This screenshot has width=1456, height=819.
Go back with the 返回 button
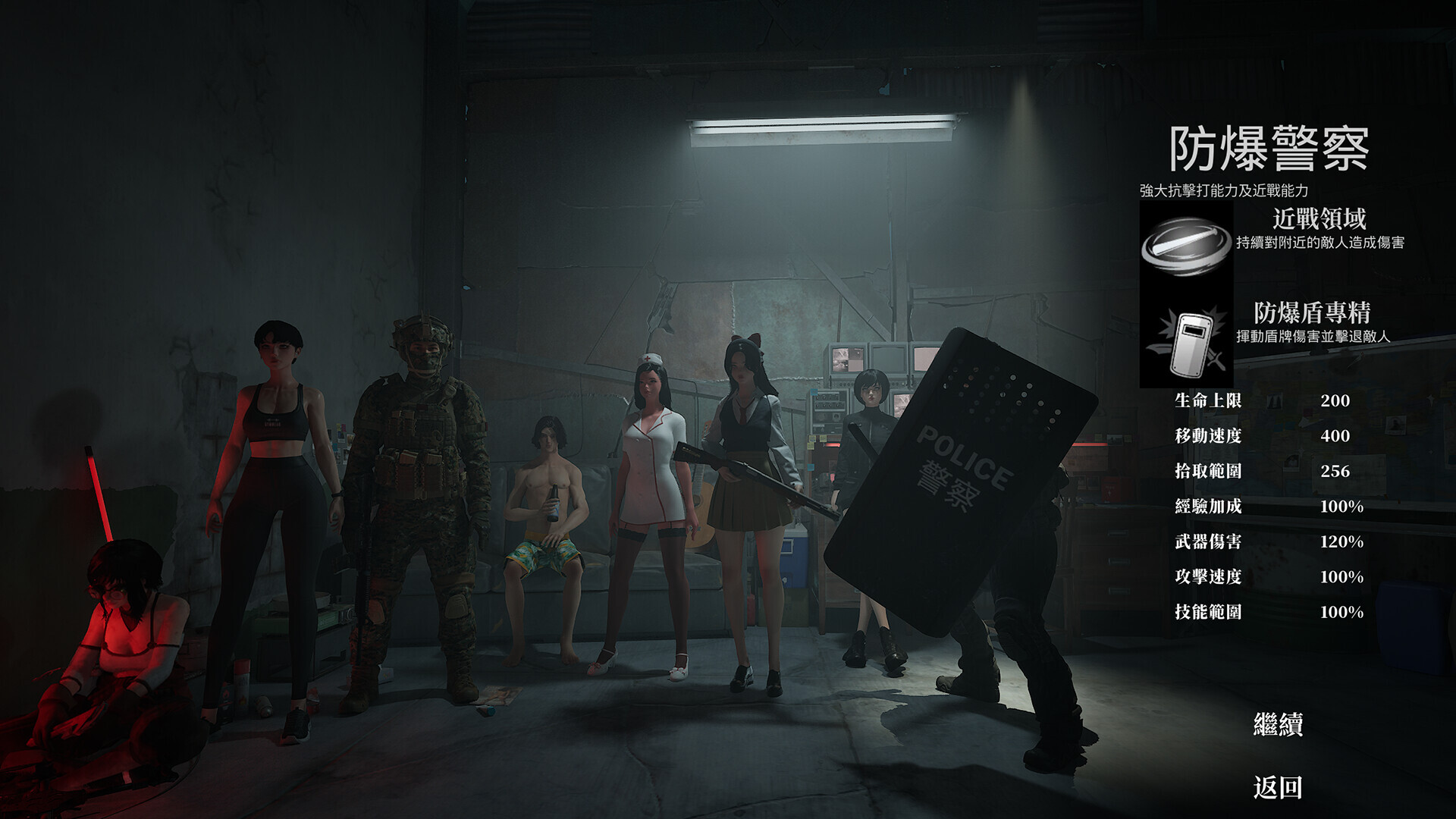[x=1278, y=787]
